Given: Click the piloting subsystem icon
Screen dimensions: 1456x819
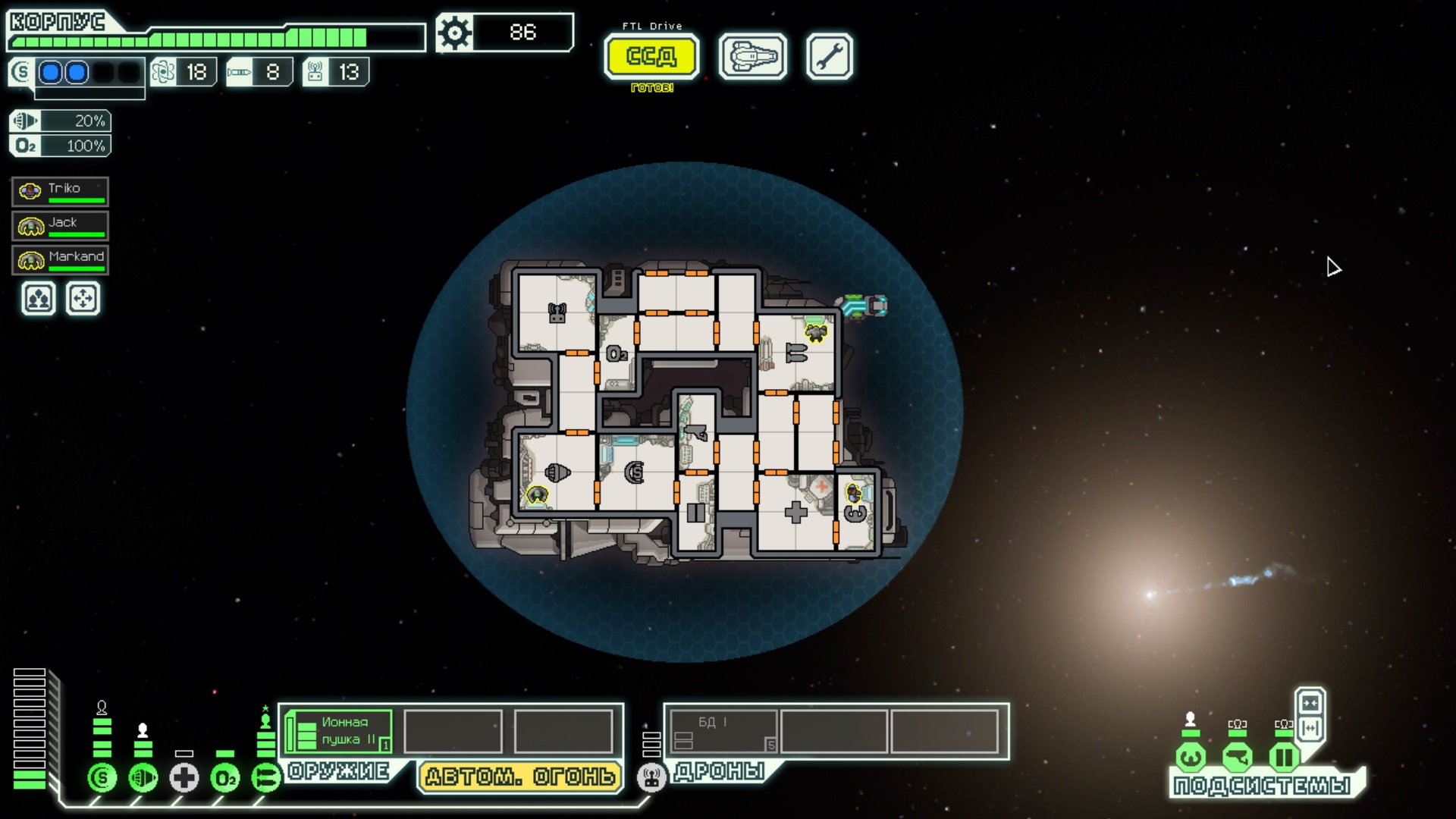Looking at the screenshot, I should pos(1191,757).
